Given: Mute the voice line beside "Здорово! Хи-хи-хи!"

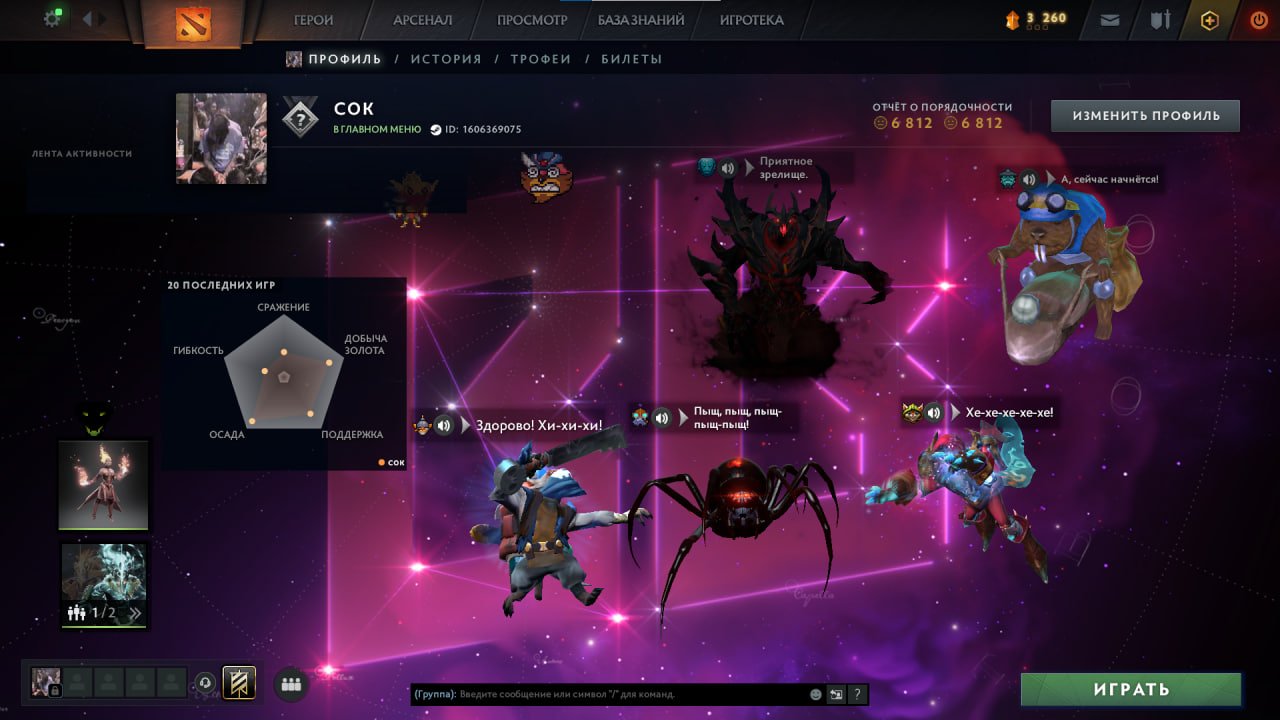Looking at the screenshot, I should pyautogui.click(x=446, y=423).
